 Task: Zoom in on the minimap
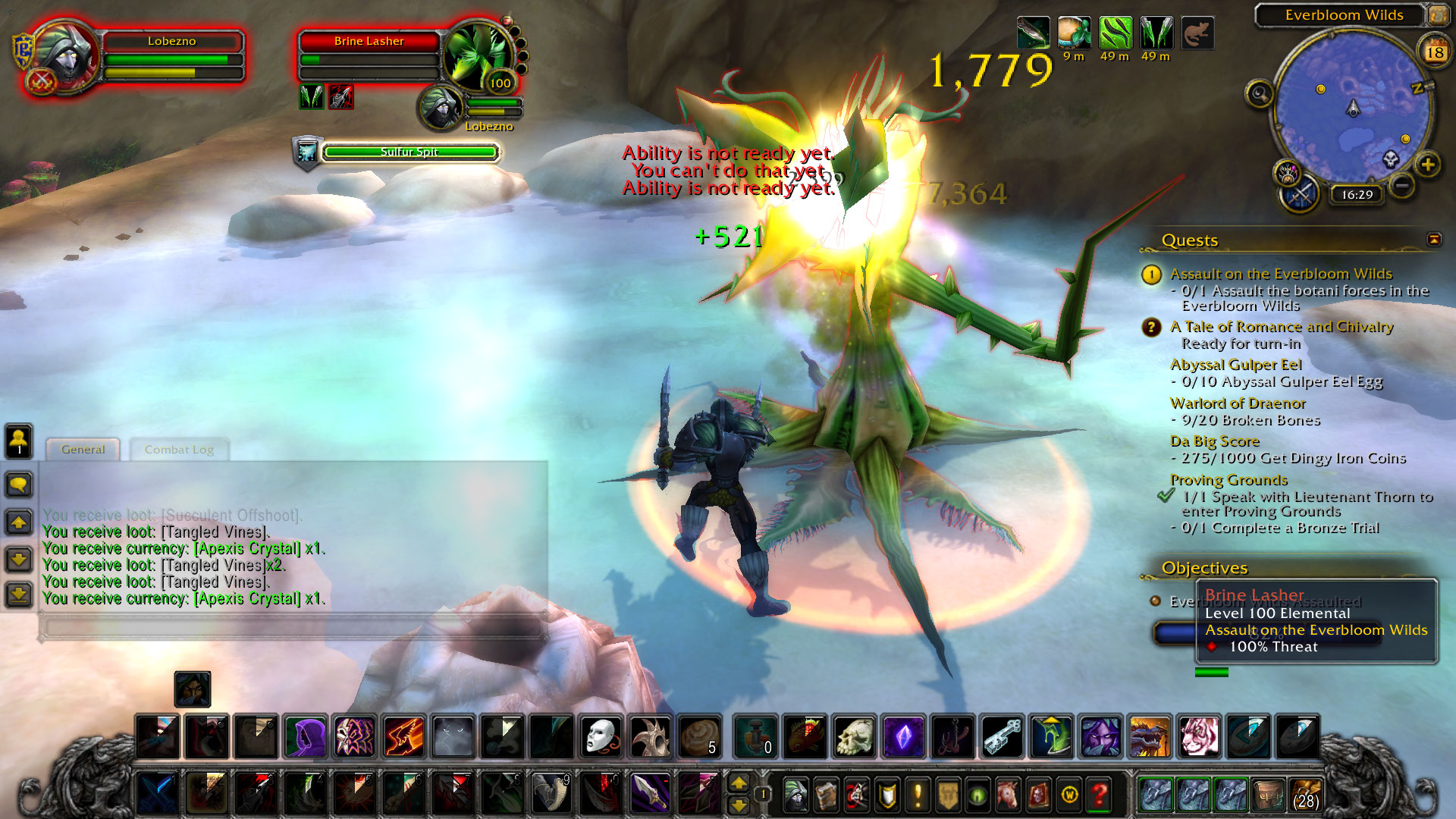click(1428, 165)
